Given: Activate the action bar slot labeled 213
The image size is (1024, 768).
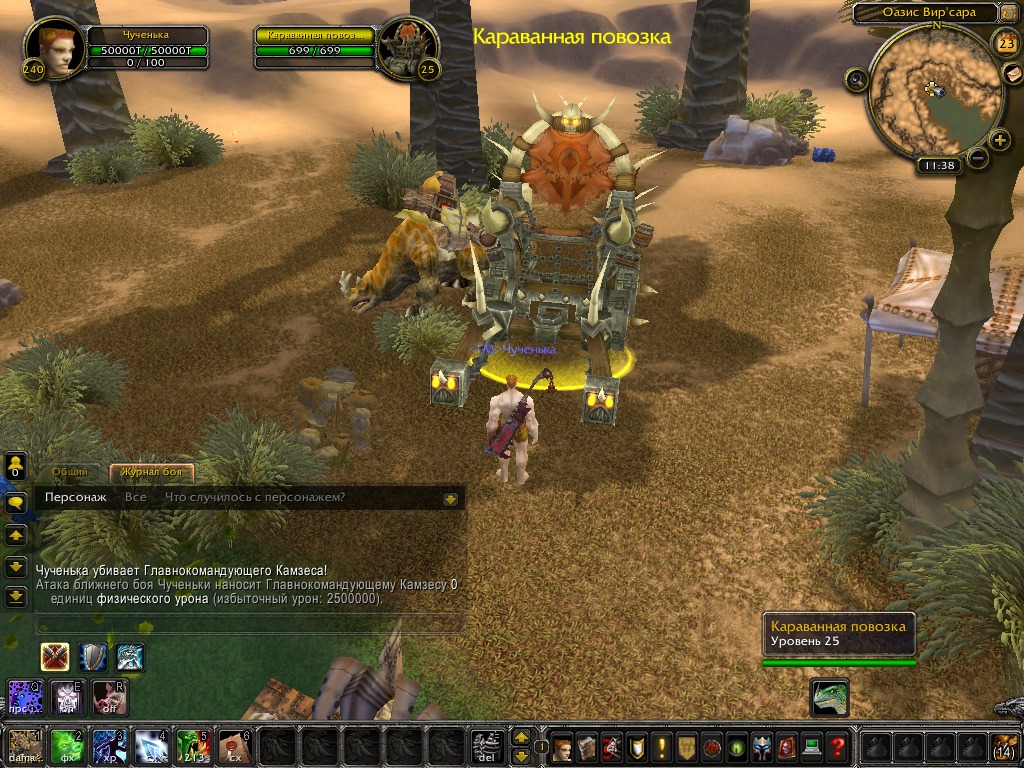Looking at the screenshot, I should [191, 746].
